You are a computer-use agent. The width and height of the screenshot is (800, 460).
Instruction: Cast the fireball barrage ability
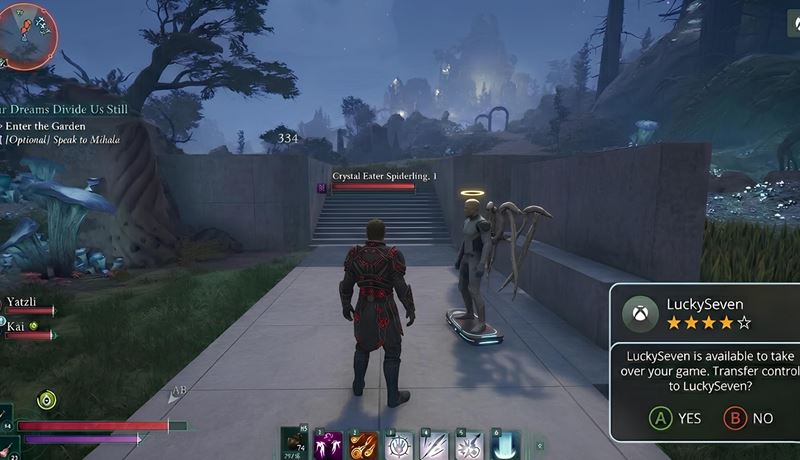tap(363, 445)
